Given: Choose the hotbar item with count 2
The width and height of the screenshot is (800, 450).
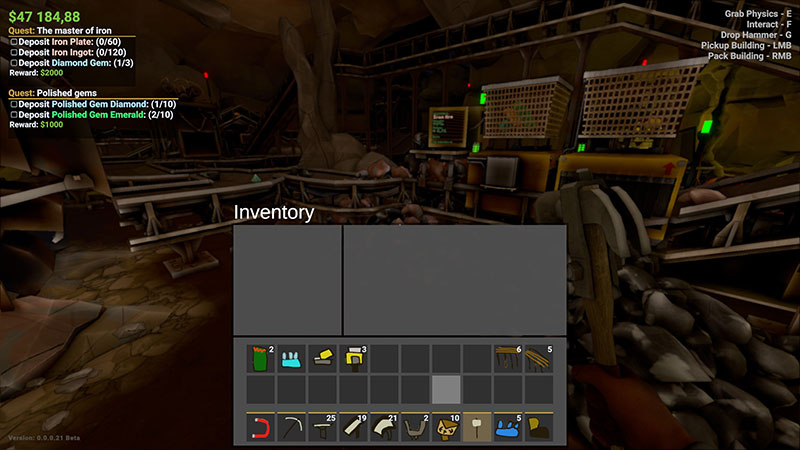Looking at the screenshot, I should 415,427.
